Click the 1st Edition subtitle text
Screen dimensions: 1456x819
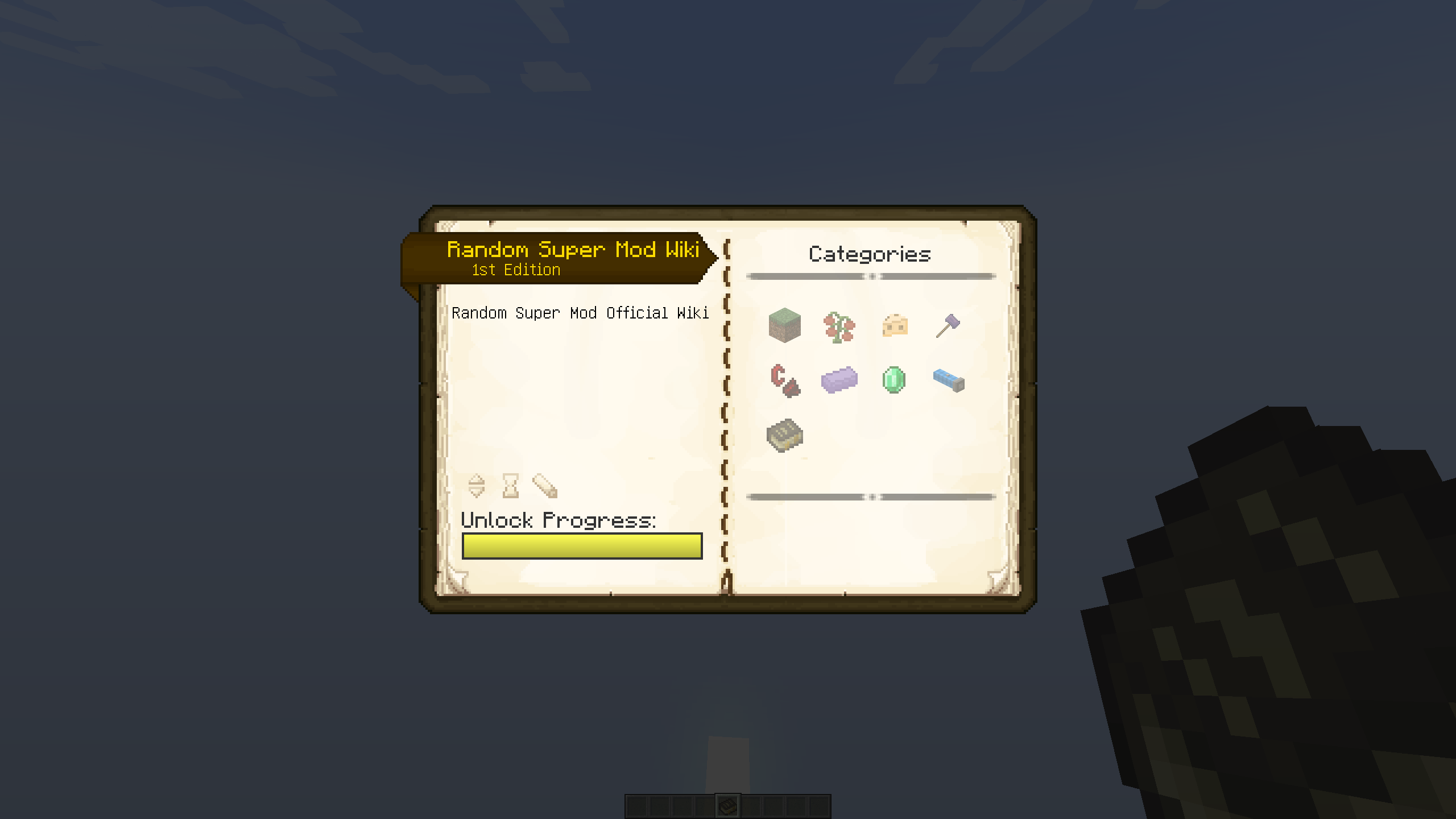pos(515,270)
